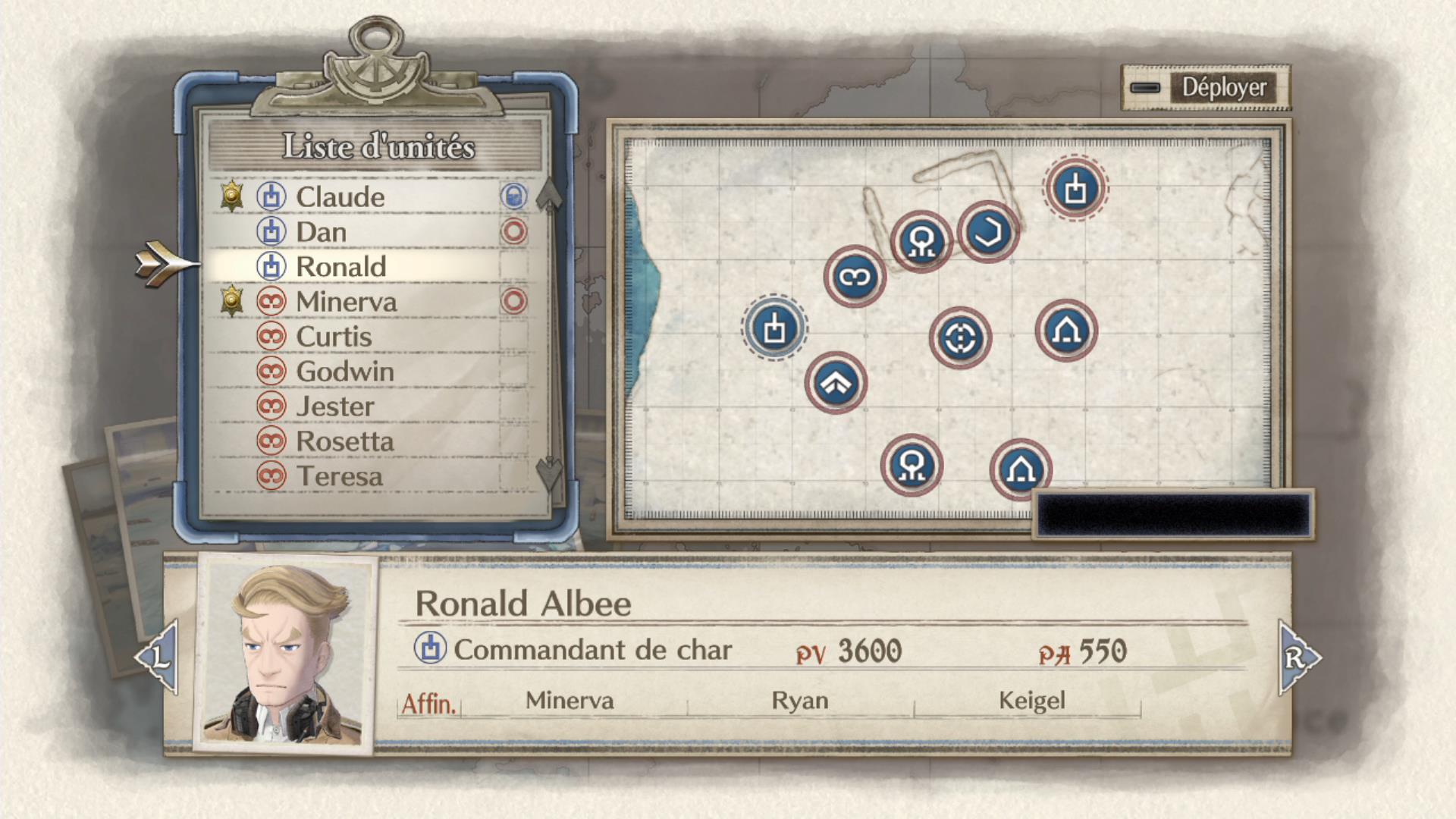Select Teresa in the Liste d'unités
Viewport: 1456px width, 819px height.
coord(341,476)
